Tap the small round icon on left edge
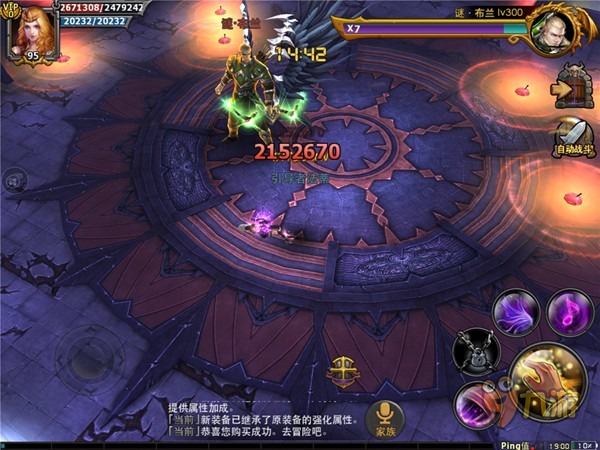The height and width of the screenshot is (450, 600). click(14, 180)
